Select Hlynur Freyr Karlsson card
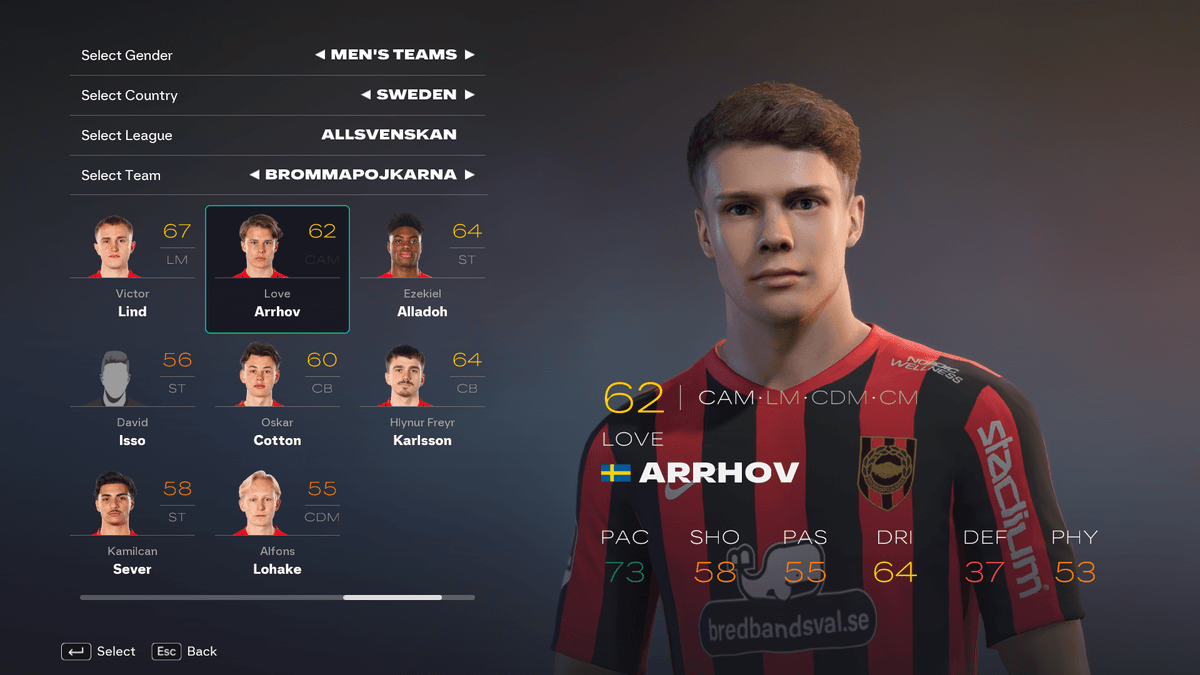Viewport: 1200px width, 675px height. (x=422, y=397)
